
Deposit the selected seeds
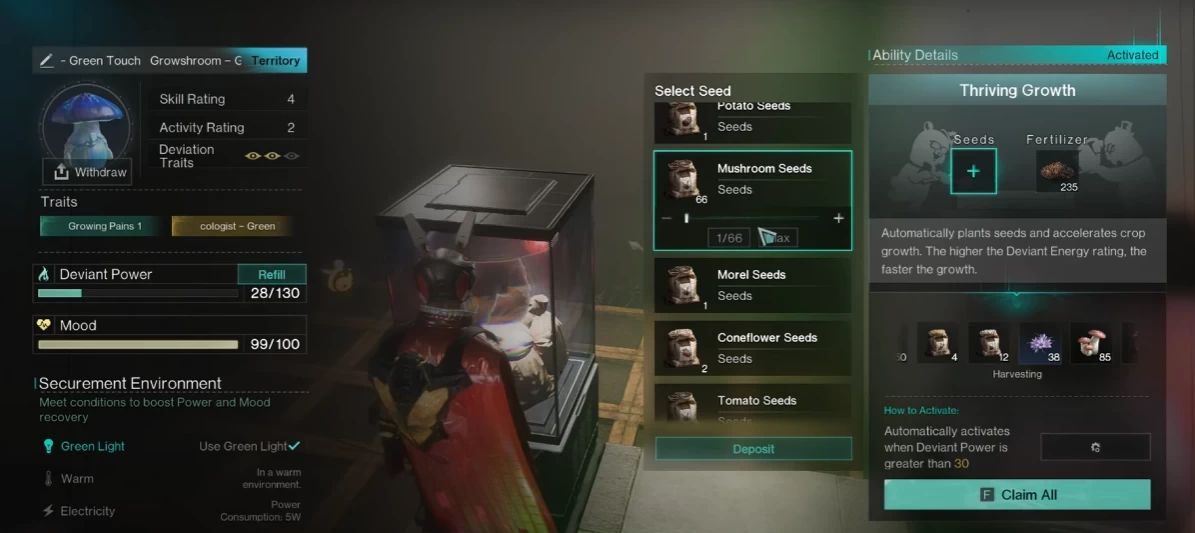pyautogui.click(x=753, y=449)
